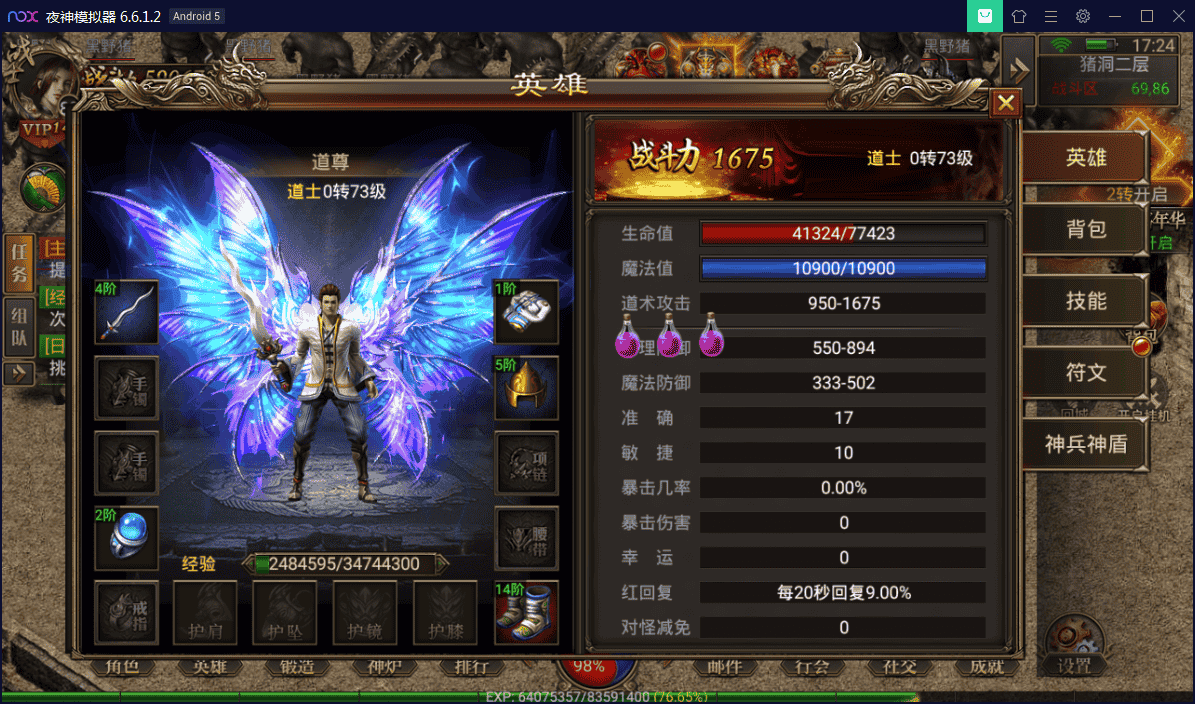The width and height of the screenshot is (1195, 704).
Task: Click the empty 护镜 slot
Action: coord(365,612)
